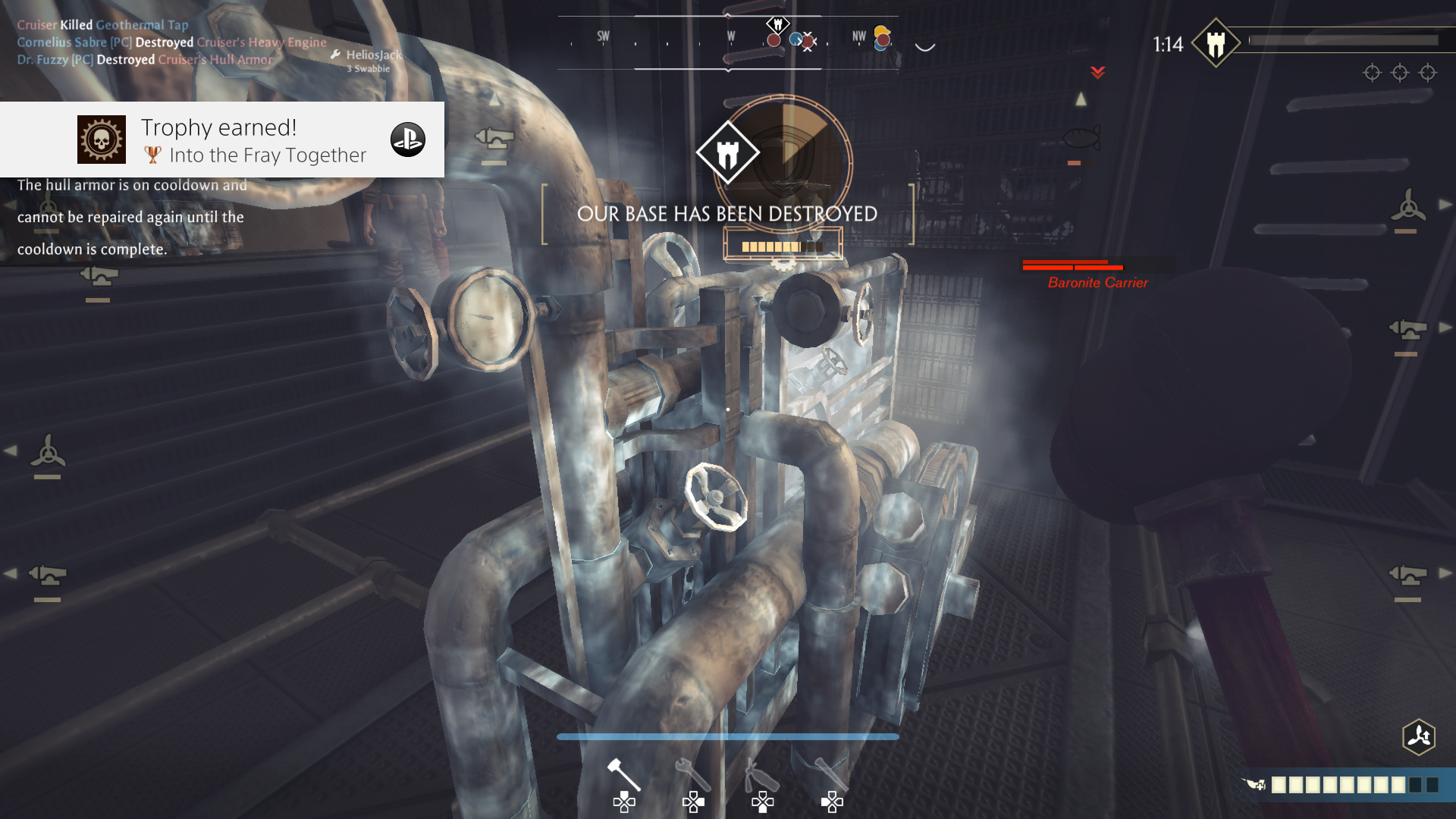Click the OUR BASE HAS BEEN DESTROYED banner
The height and width of the screenshot is (819, 1456).
(726, 213)
